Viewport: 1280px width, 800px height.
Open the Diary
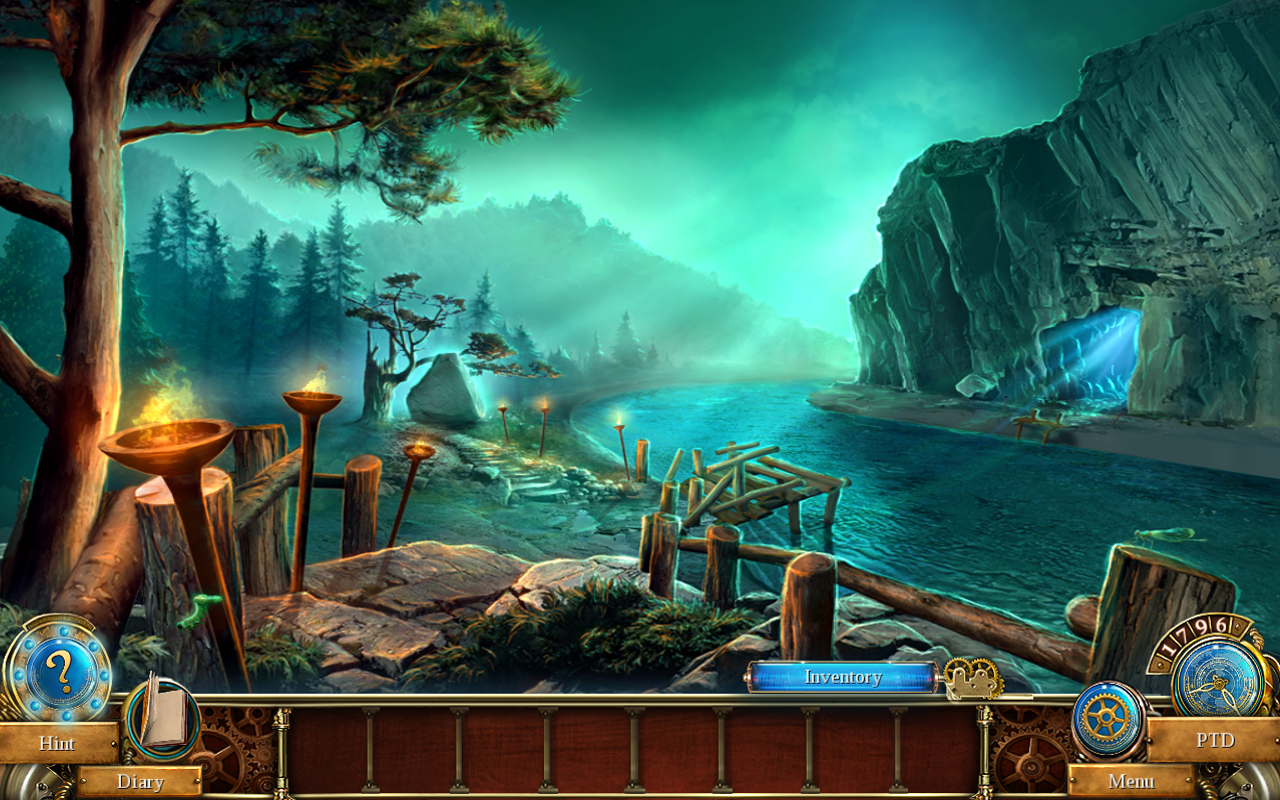click(140, 782)
